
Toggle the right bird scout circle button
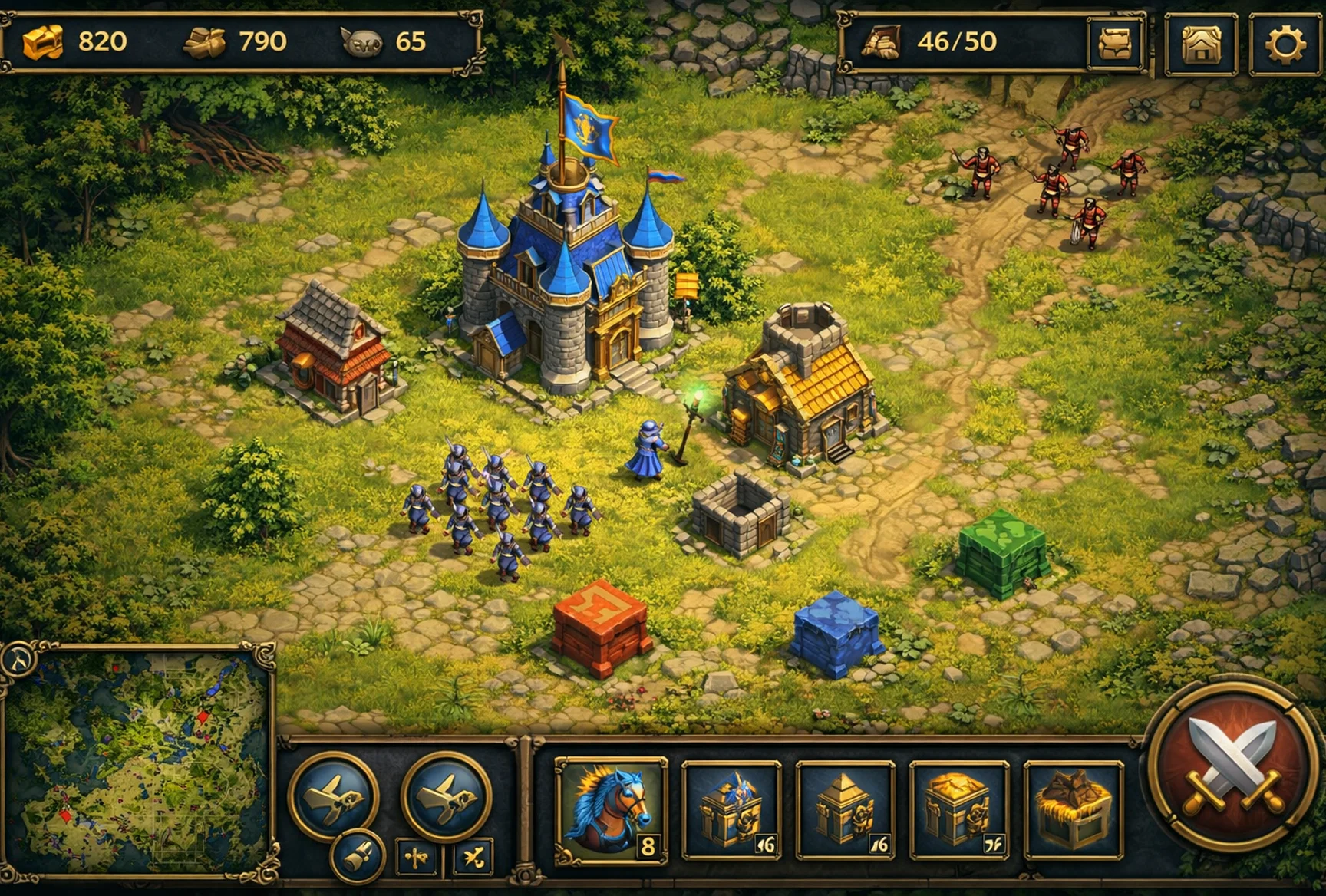click(x=446, y=798)
